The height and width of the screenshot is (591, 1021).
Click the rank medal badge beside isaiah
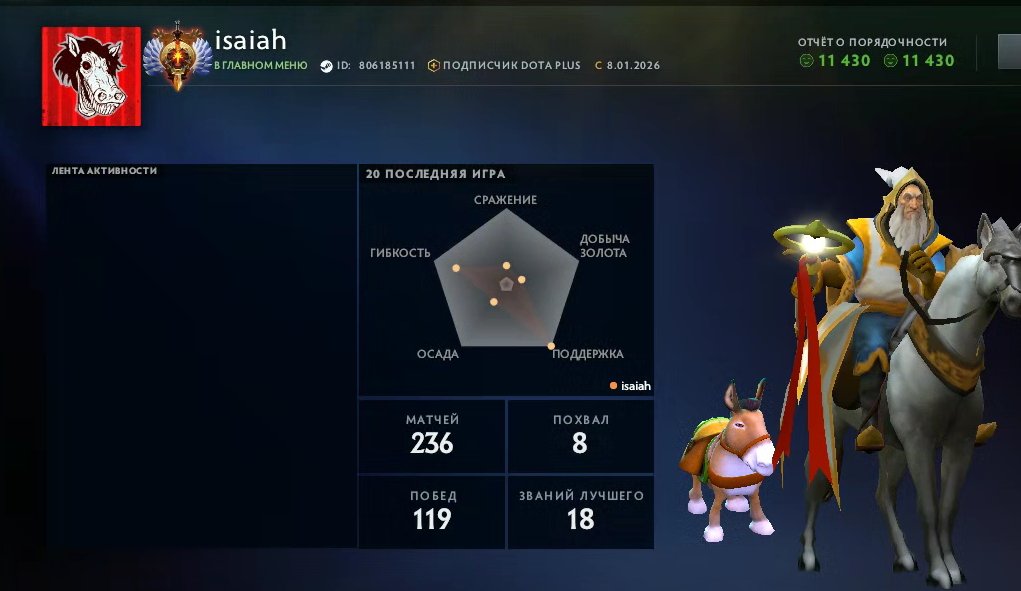178,57
